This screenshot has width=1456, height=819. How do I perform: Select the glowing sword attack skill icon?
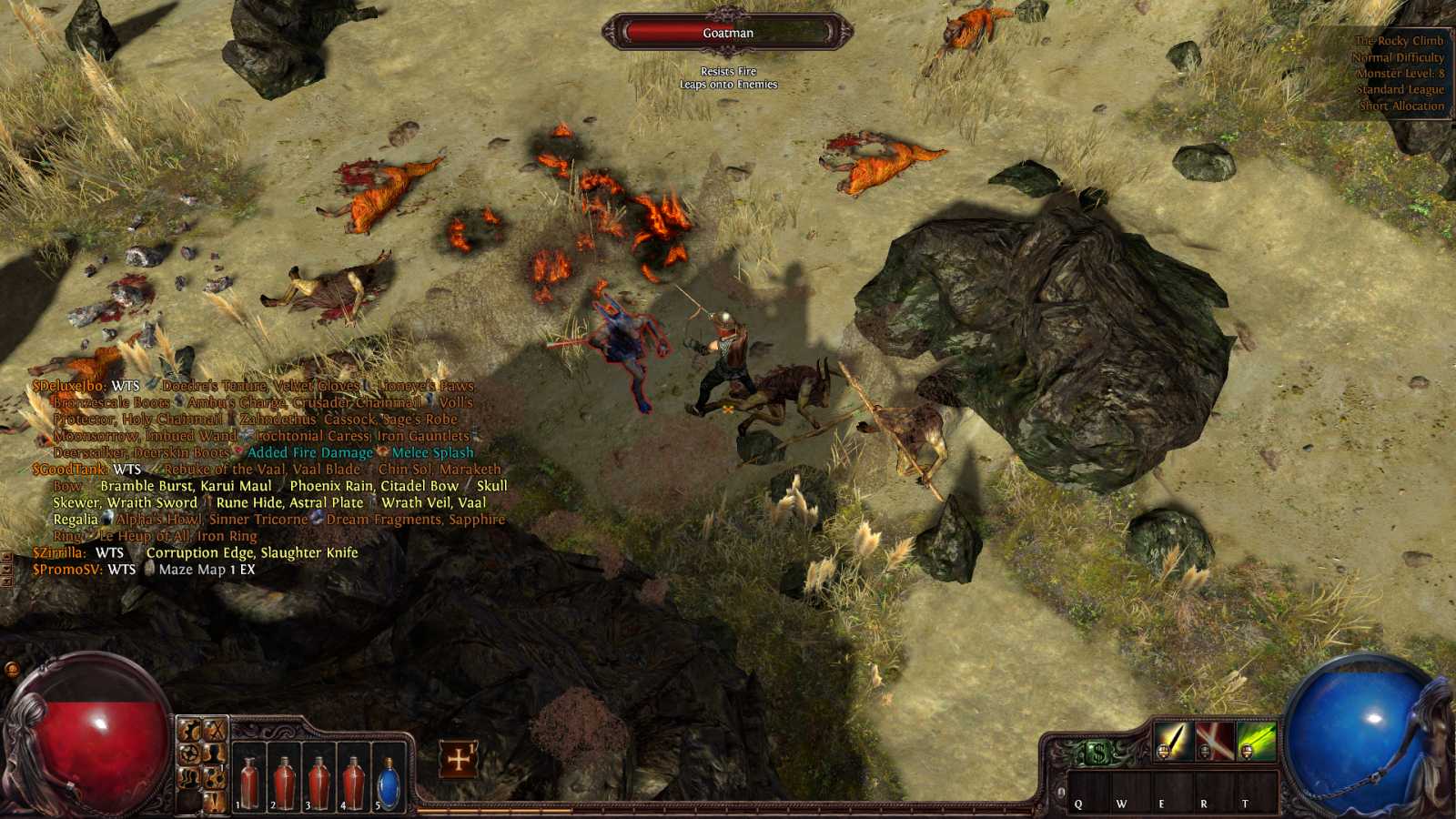pyautogui.click(x=1174, y=741)
